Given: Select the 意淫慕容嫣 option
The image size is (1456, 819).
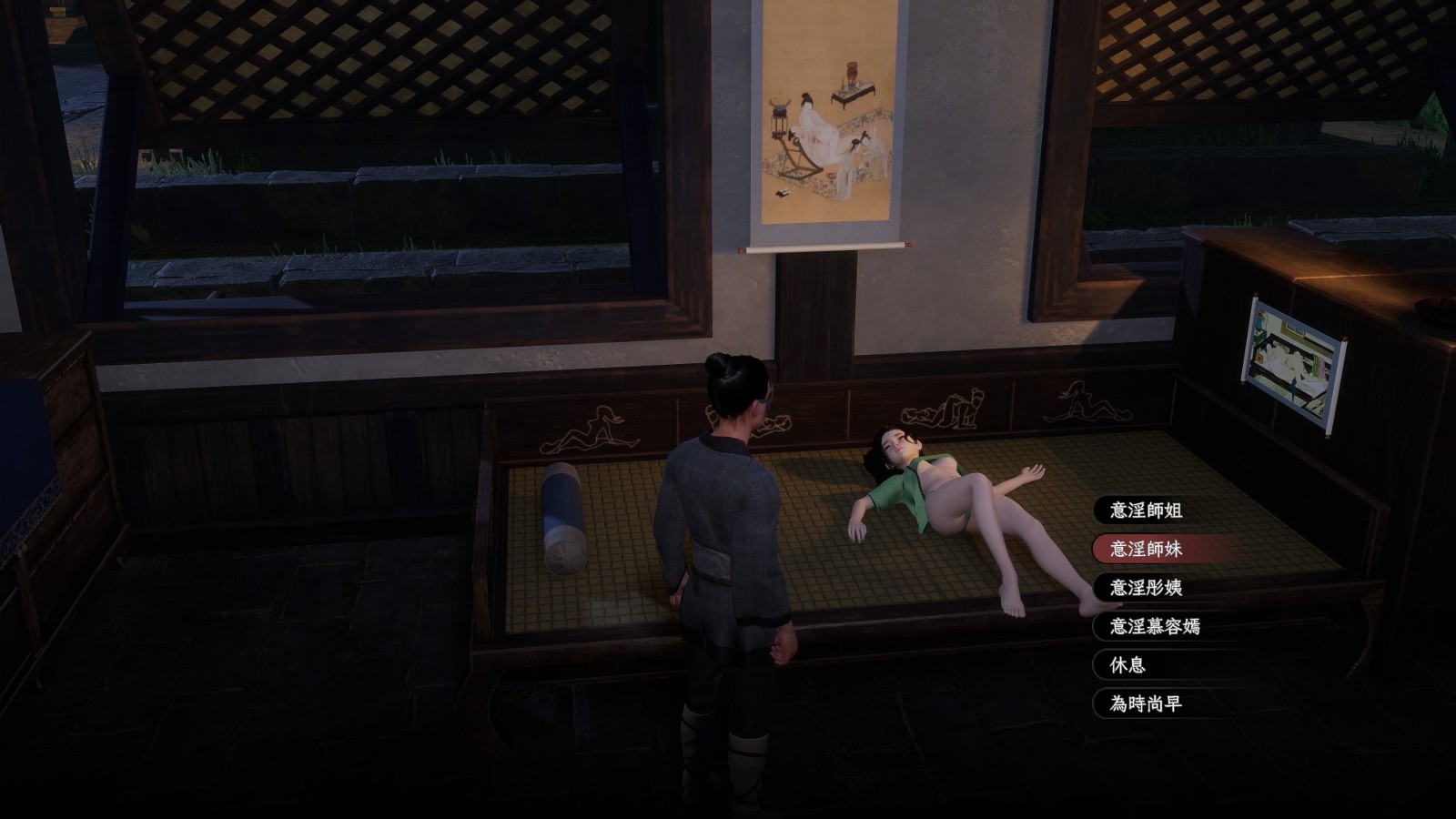Looking at the screenshot, I should (1154, 626).
